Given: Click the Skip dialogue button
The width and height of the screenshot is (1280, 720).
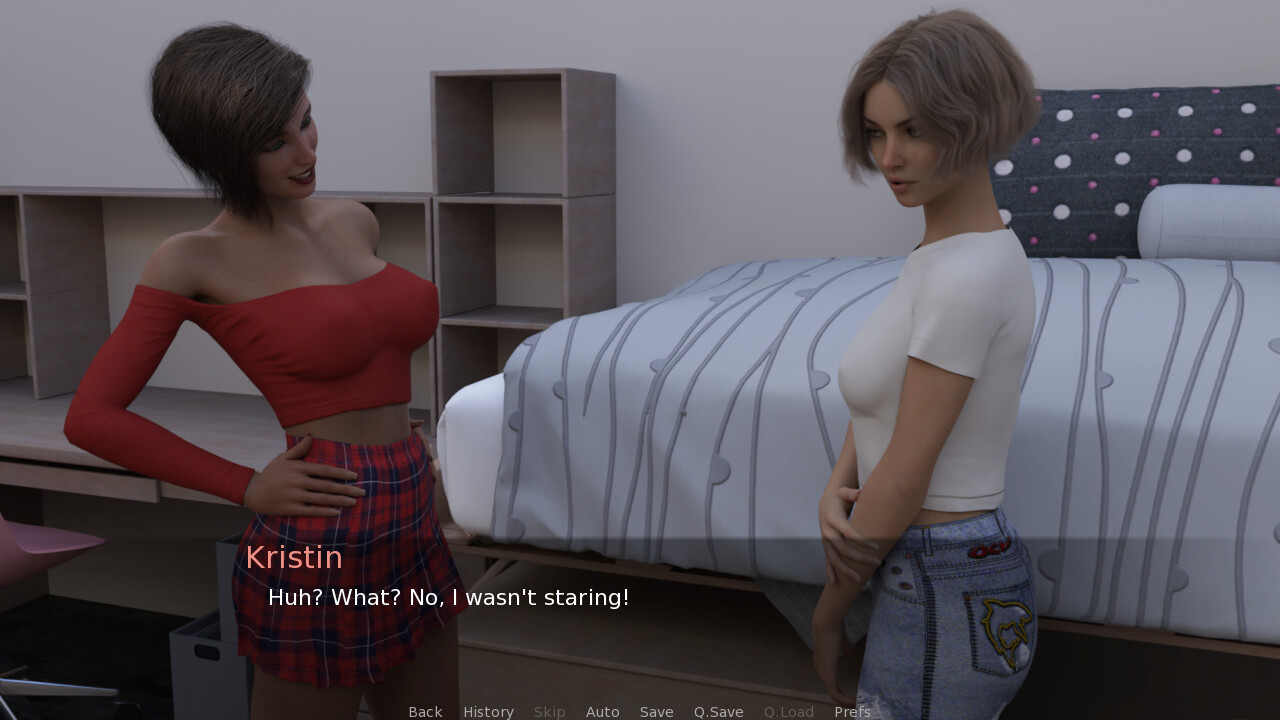Looking at the screenshot, I should [x=549, y=712].
